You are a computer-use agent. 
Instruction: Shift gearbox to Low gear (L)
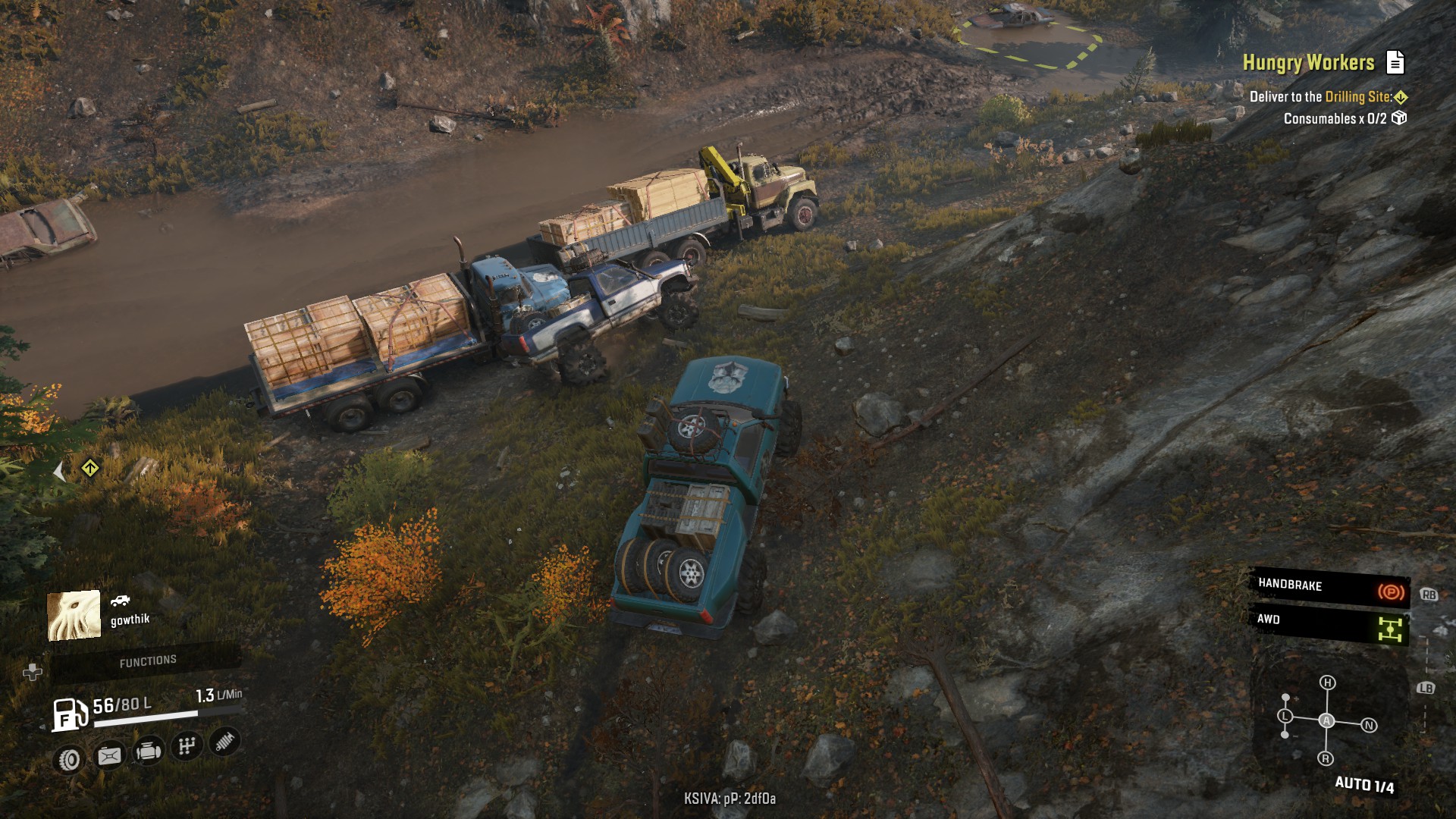pos(1285,716)
